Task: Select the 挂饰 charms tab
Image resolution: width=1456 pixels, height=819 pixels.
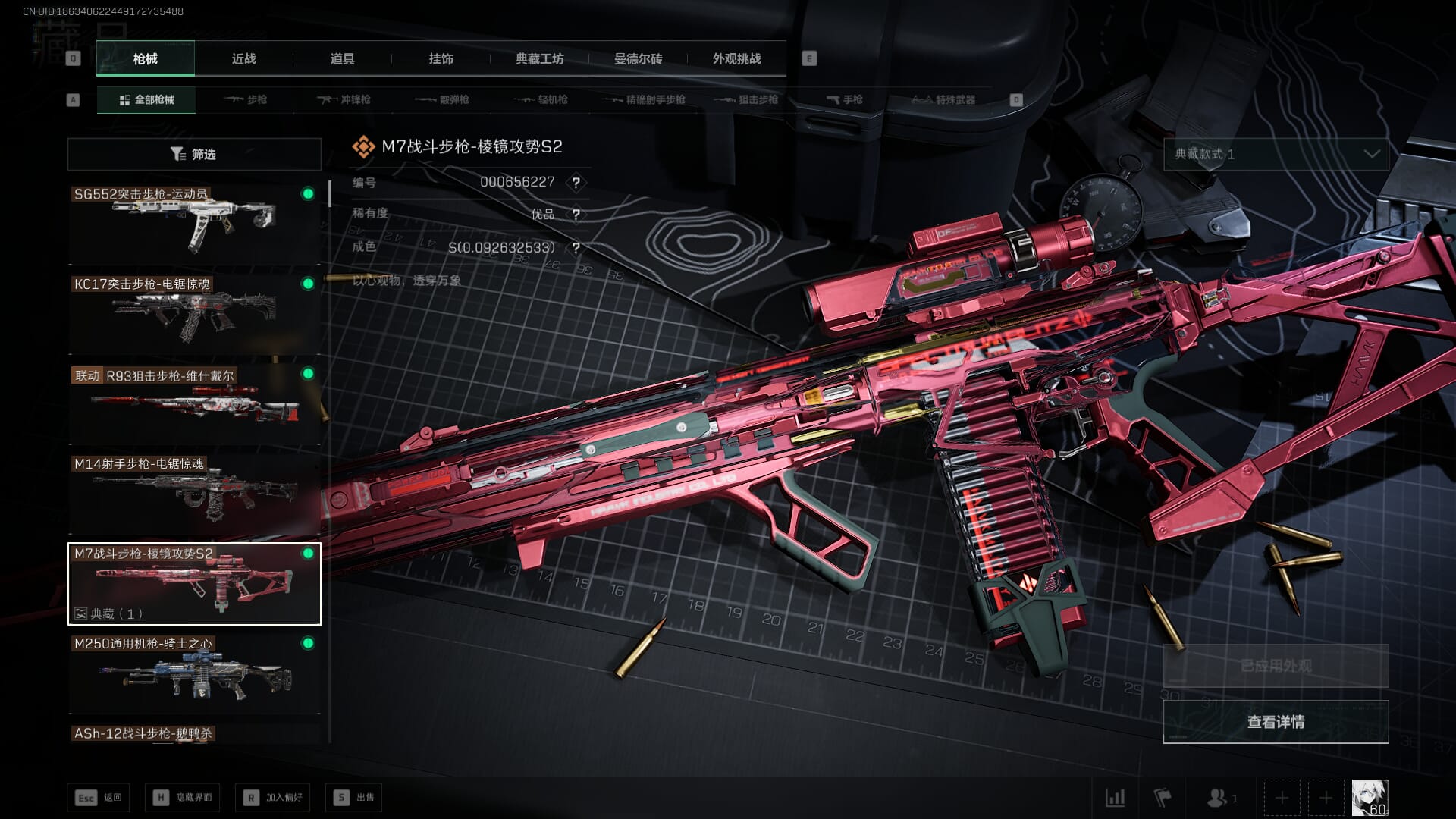Action: point(441,58)
